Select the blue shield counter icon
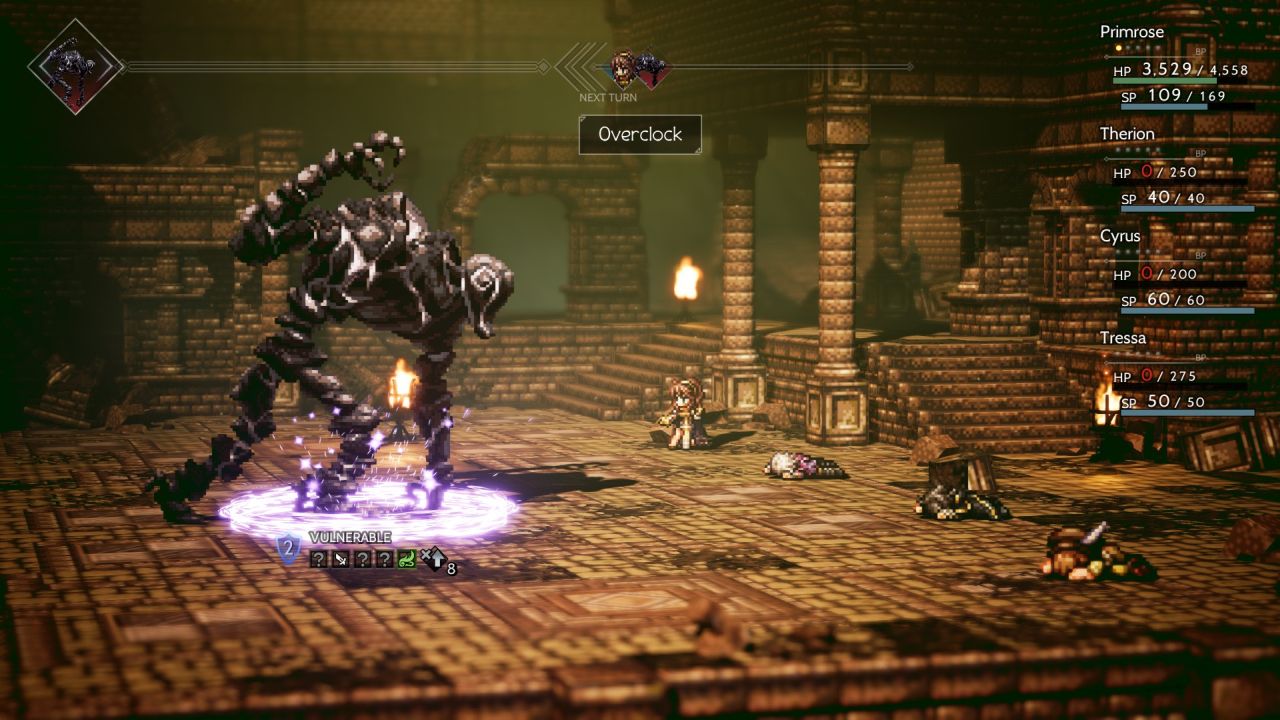Image resolution: width=1280 pixels, height=720 pixels. 288,547
